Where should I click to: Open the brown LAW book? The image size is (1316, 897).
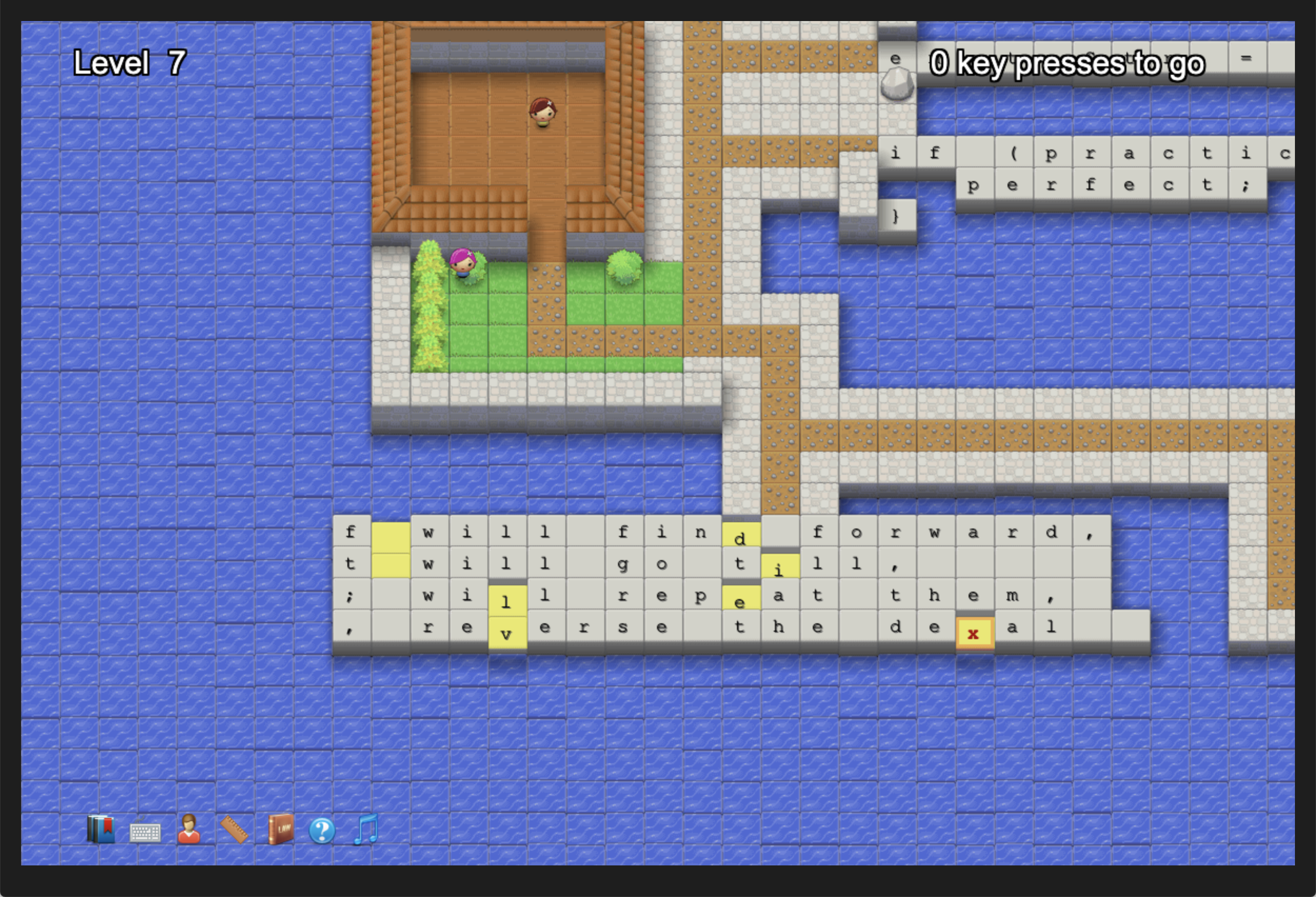pos(280,830)
